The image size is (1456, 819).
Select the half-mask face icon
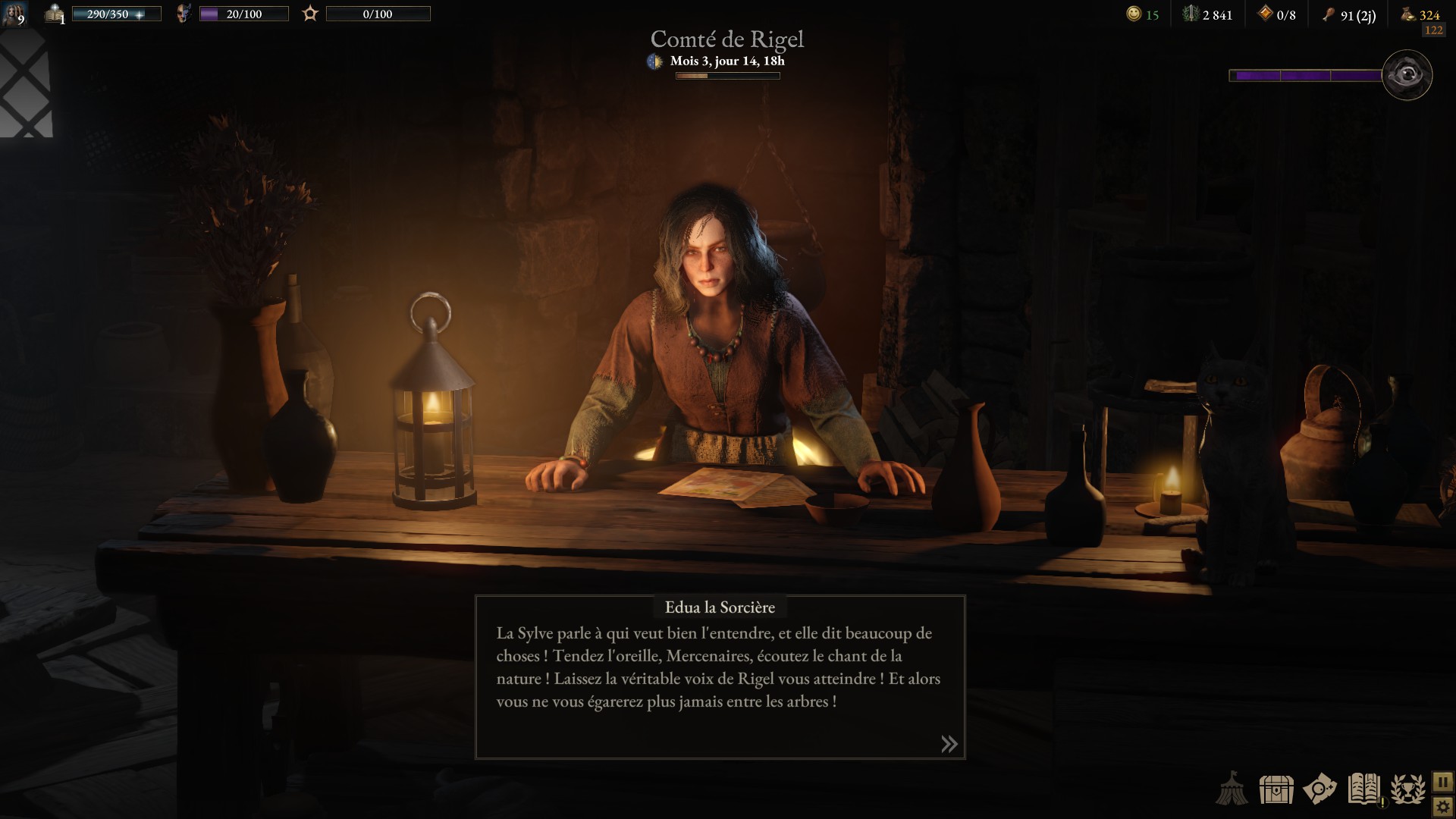coord(183,14)
